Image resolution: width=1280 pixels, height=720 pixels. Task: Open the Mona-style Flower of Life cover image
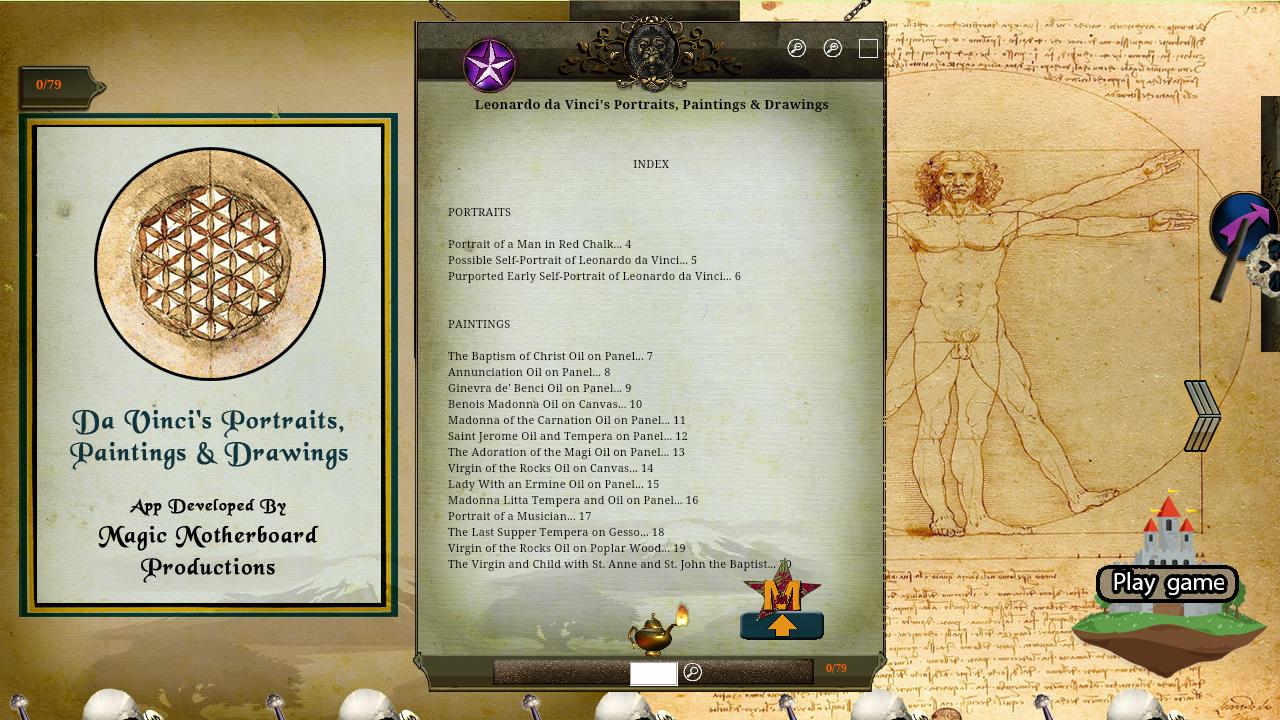(209, 263)
